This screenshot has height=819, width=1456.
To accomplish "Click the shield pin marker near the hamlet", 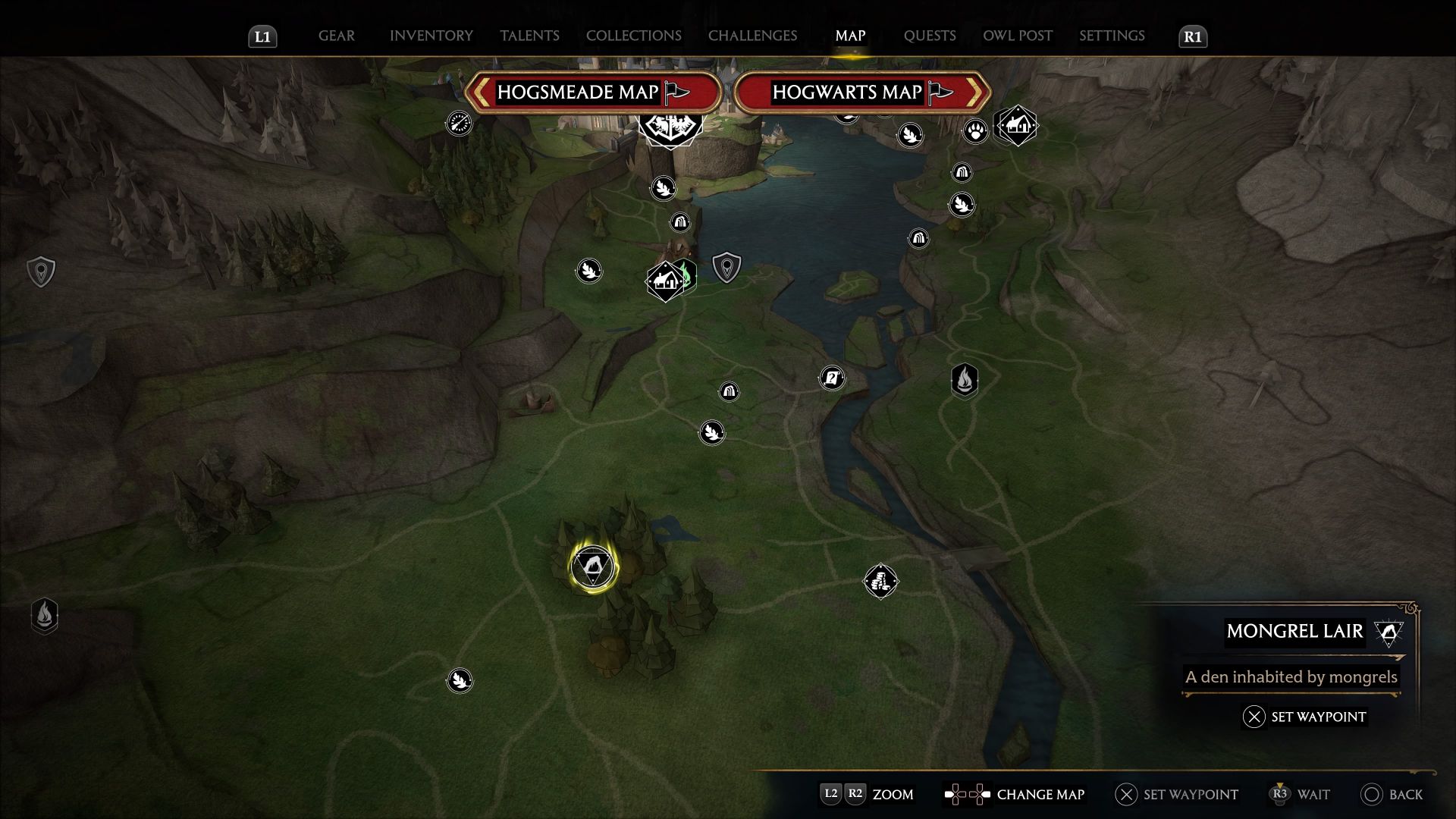I will pyautogui.click(x=726, y=268).
